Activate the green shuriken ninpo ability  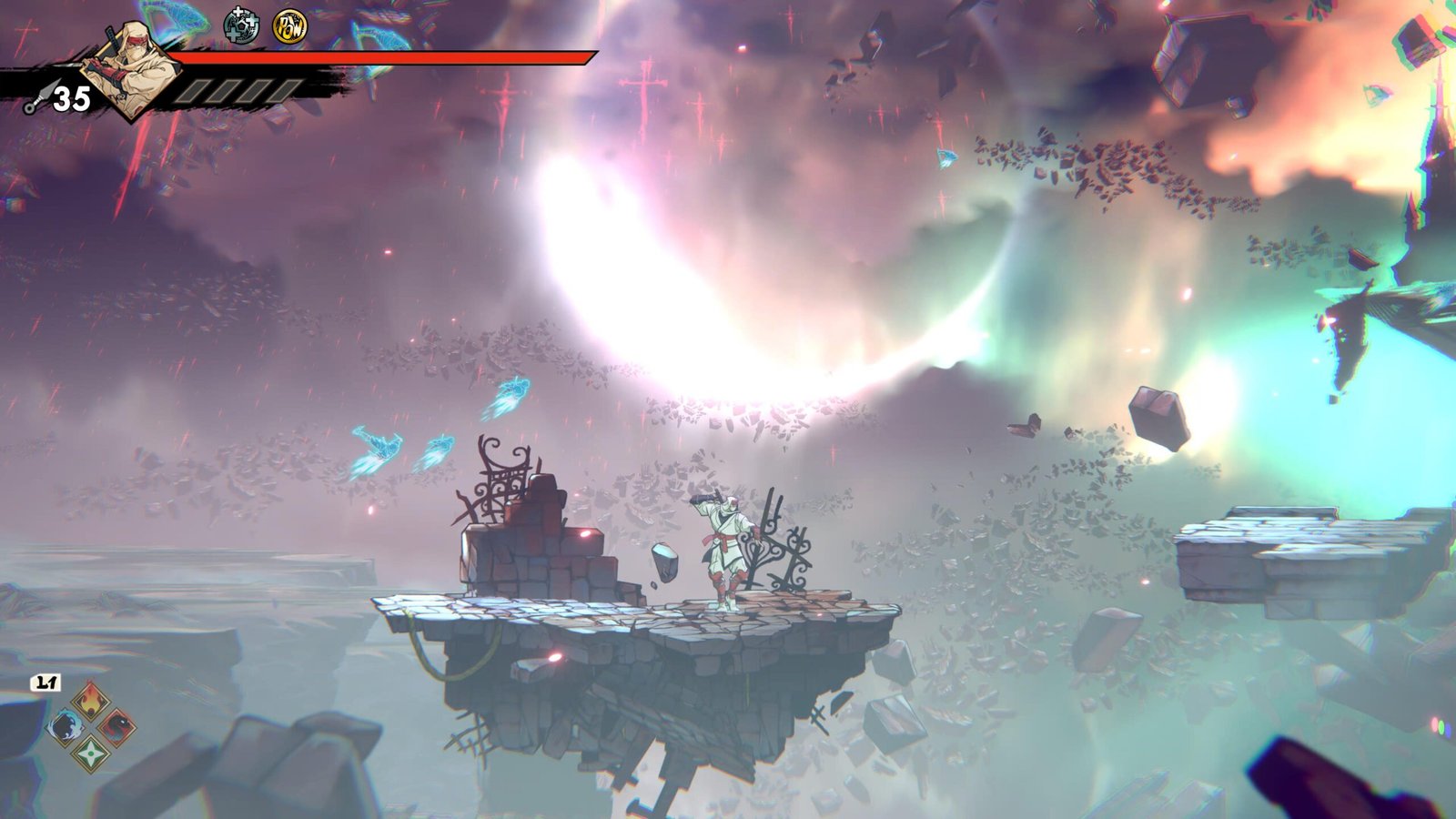(x=91, y=753)
